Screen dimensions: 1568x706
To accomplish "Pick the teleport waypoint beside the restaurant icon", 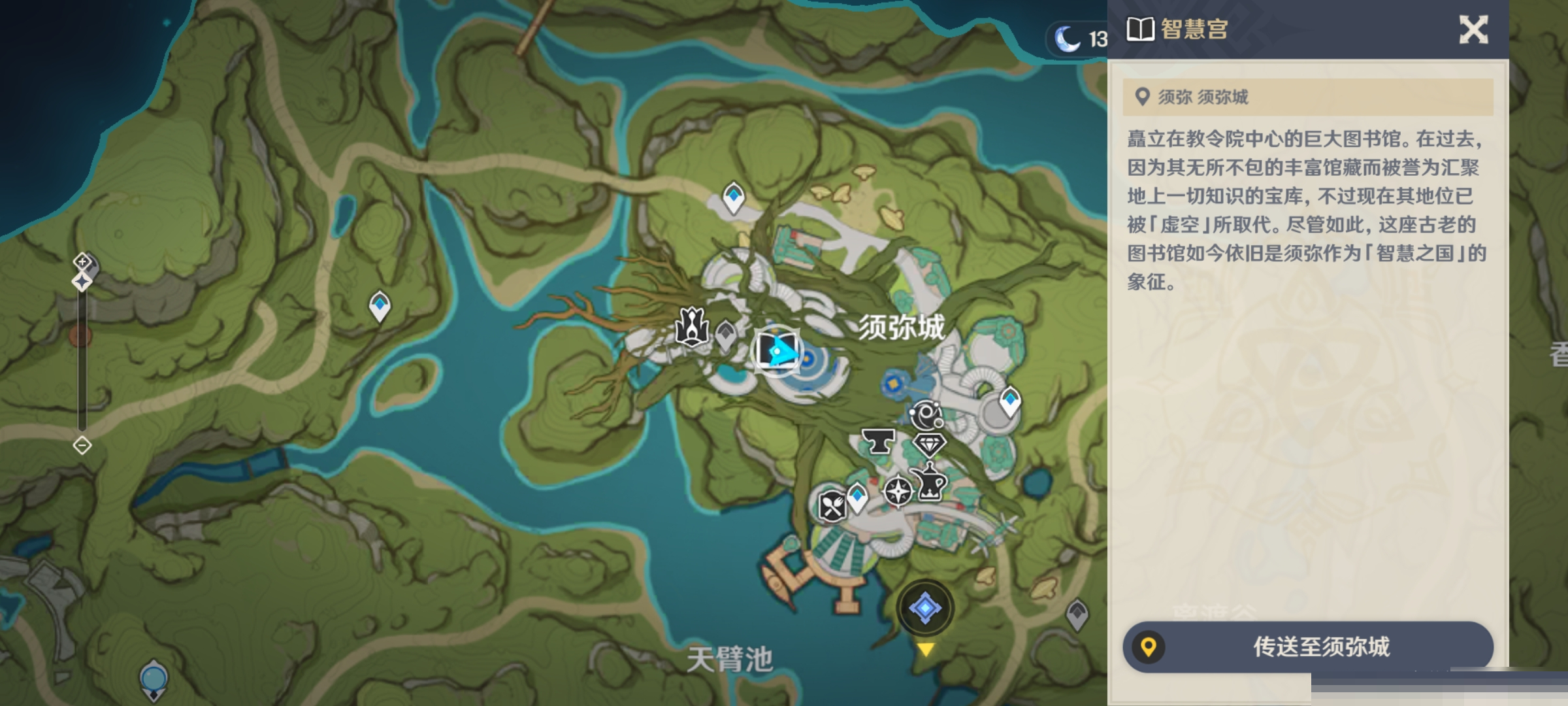I will [x=857, y=497].
